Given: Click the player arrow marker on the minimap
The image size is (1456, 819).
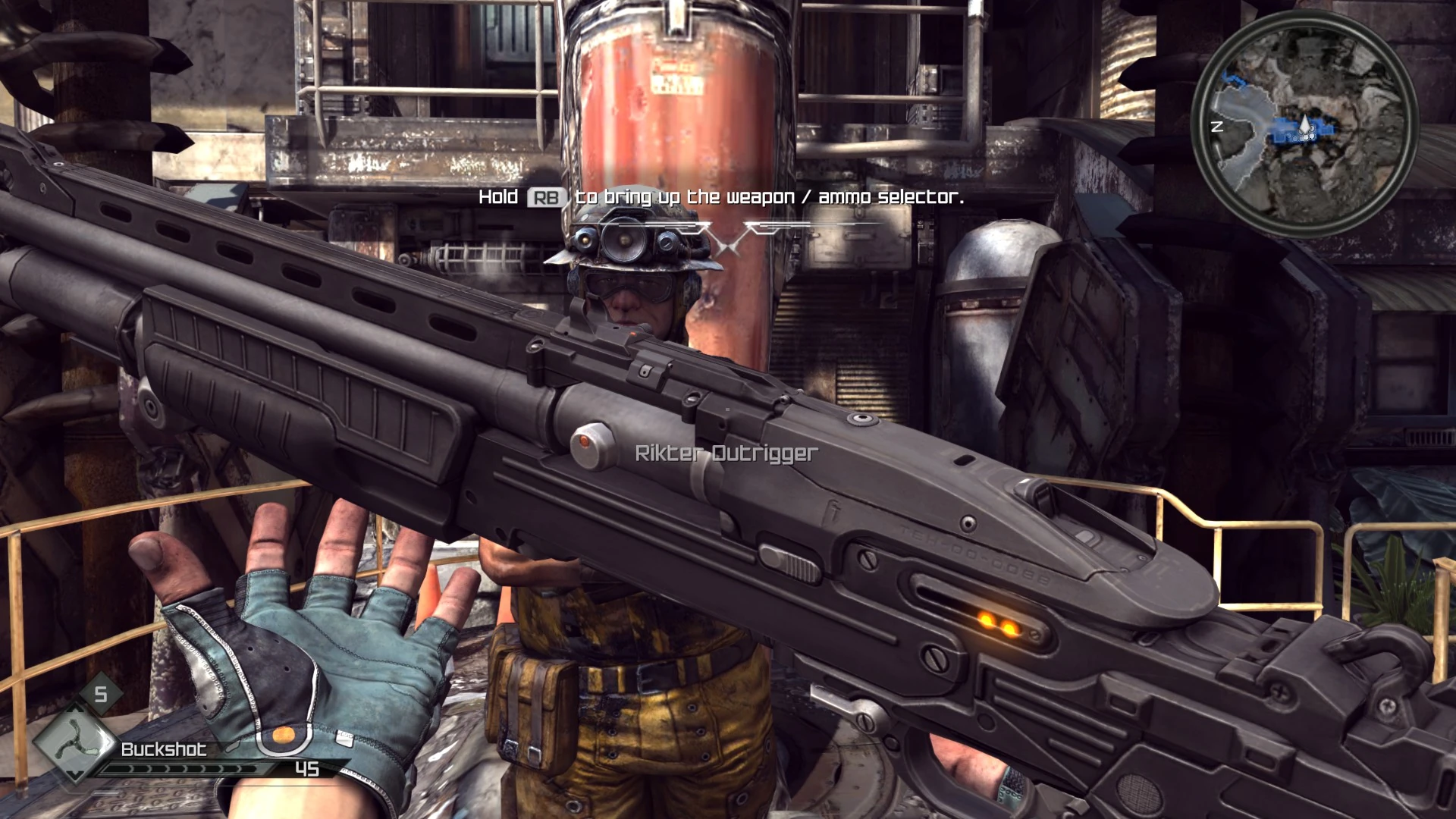Looking at the screenshot, I should tap(1306, 124).
